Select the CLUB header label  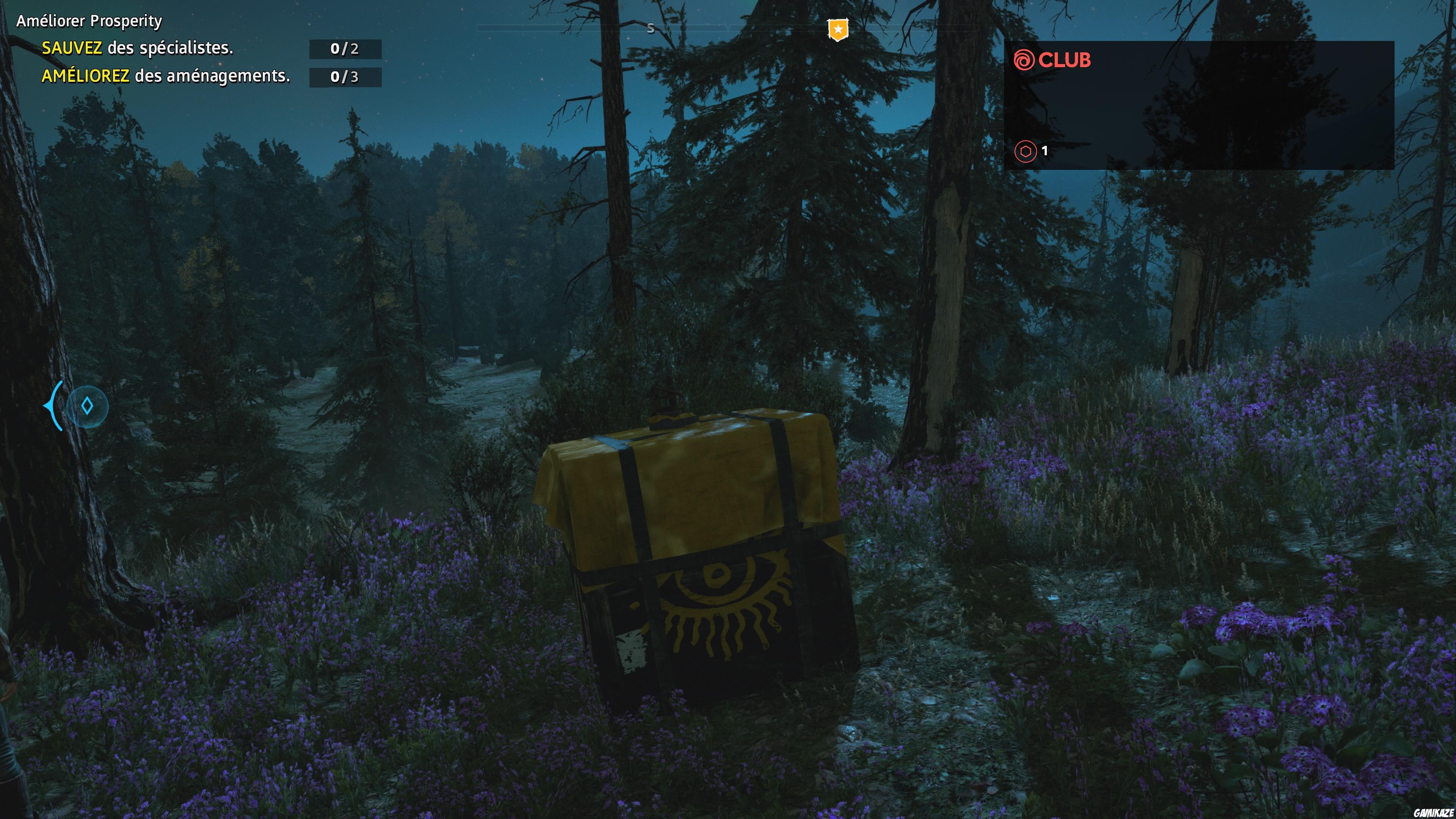[1065, 61]
